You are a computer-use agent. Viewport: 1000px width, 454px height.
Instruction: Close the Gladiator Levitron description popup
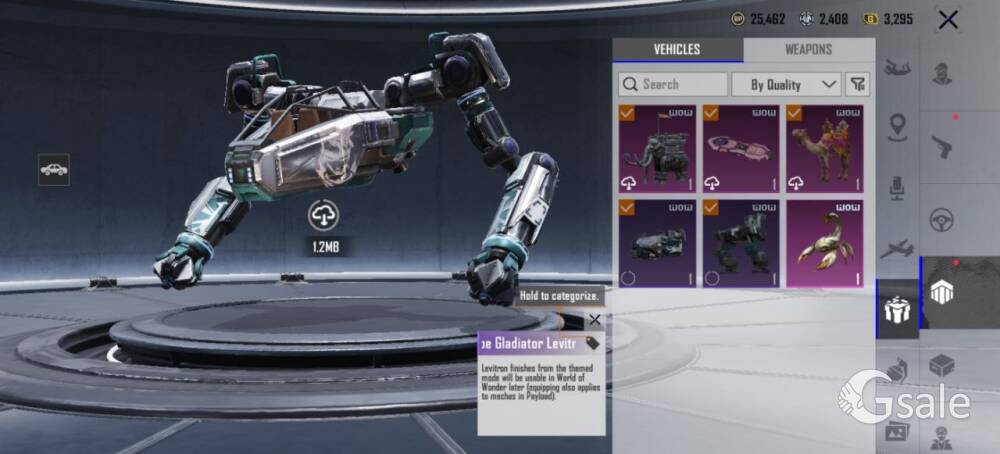(x=595, y=320)
